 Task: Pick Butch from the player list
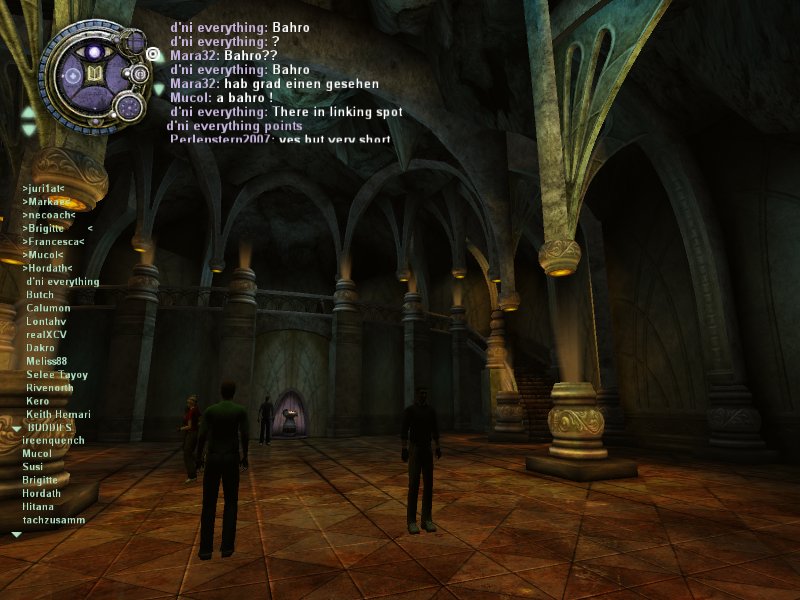40,295
